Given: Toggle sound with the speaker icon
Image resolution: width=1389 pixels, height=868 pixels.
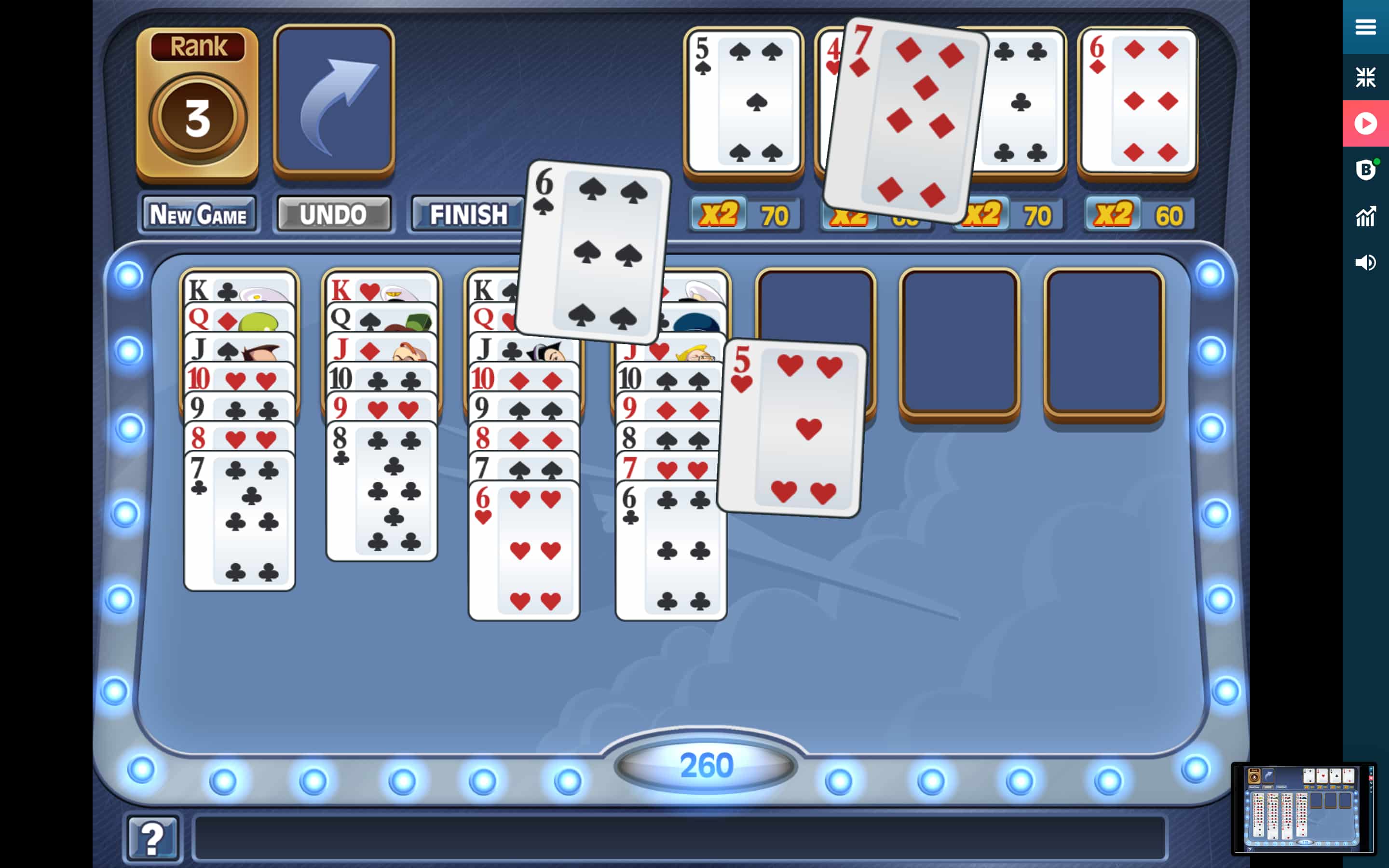Looking at the screenshot, I should pyautogui.click(x=1365, y=263).
